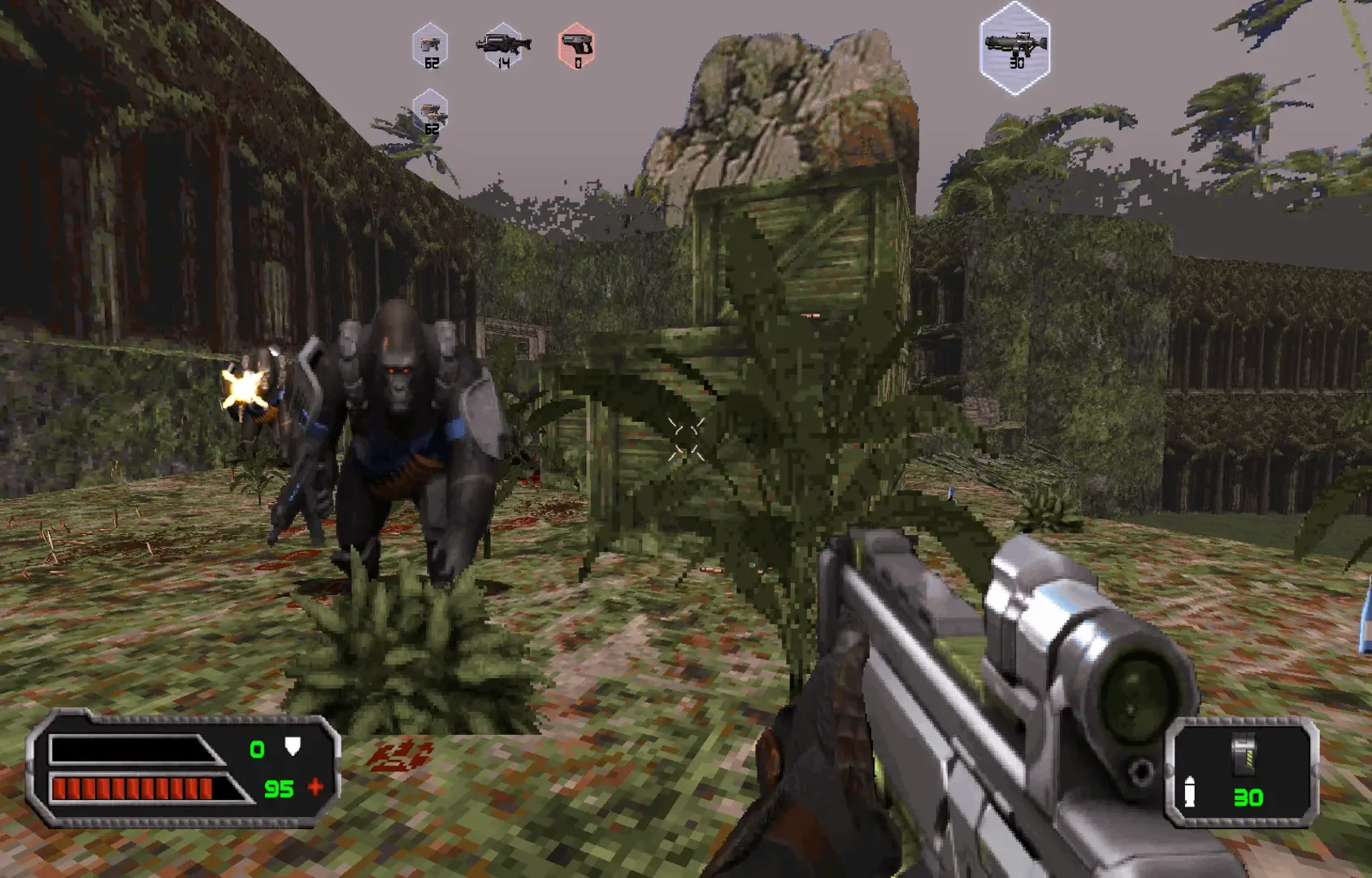Select the grenade launcher icon showing 14 ammo
1372x878 pixels.
pyautogui.click(x=504, y=46)
